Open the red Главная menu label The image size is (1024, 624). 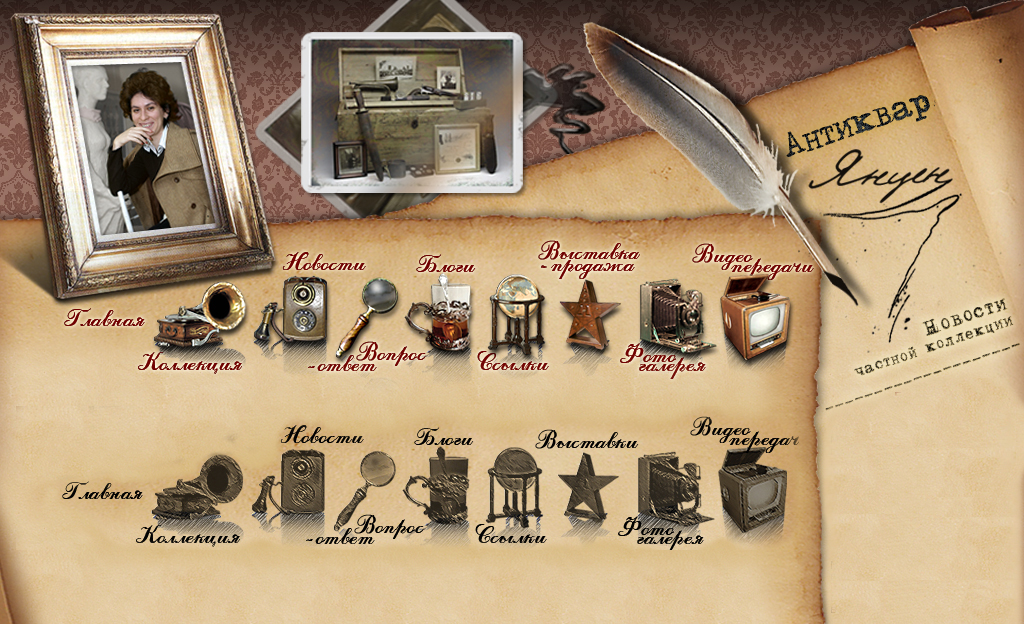[x=105, y=321]
